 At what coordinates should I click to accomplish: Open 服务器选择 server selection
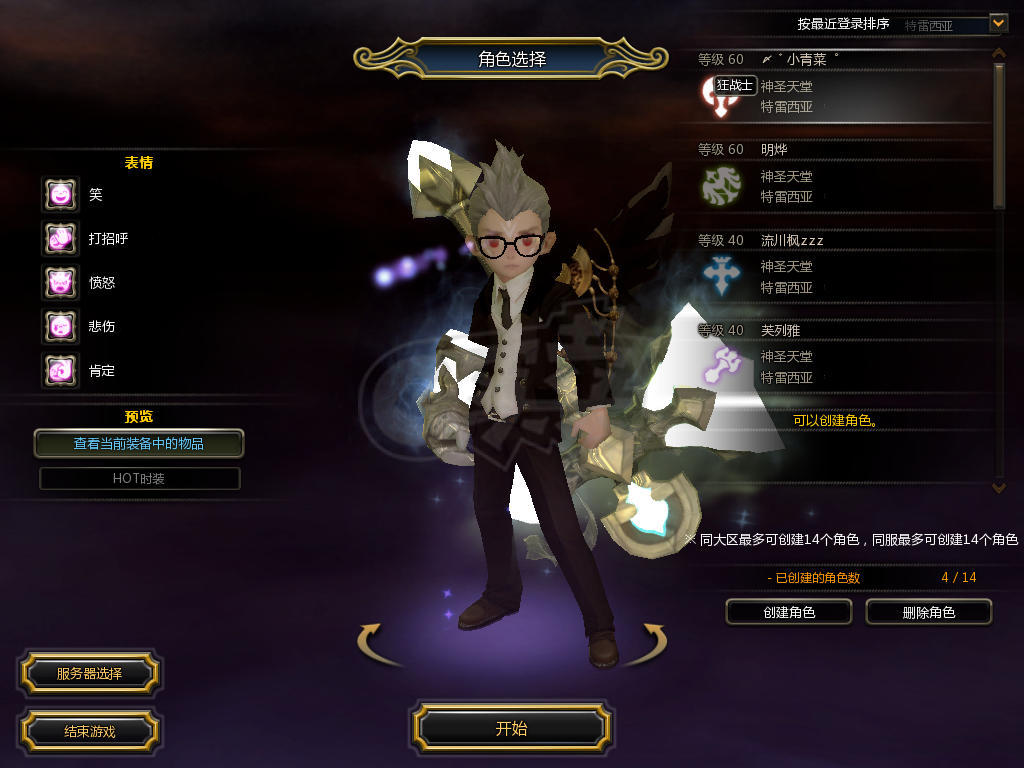pyautogui.click(x=89, y=673)
